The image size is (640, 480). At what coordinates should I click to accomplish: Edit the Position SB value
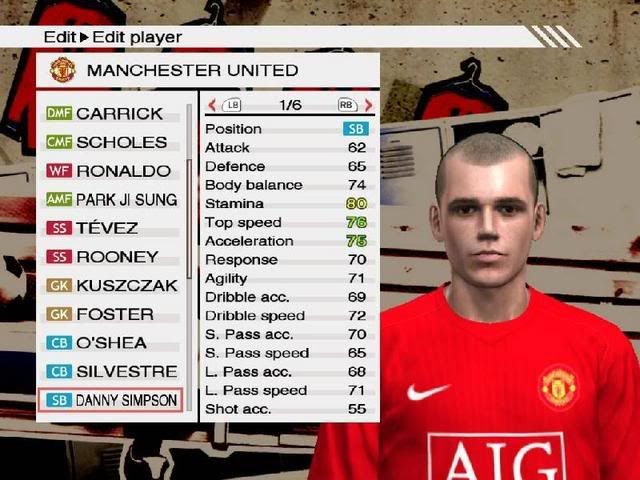click(x=355, y=129)
